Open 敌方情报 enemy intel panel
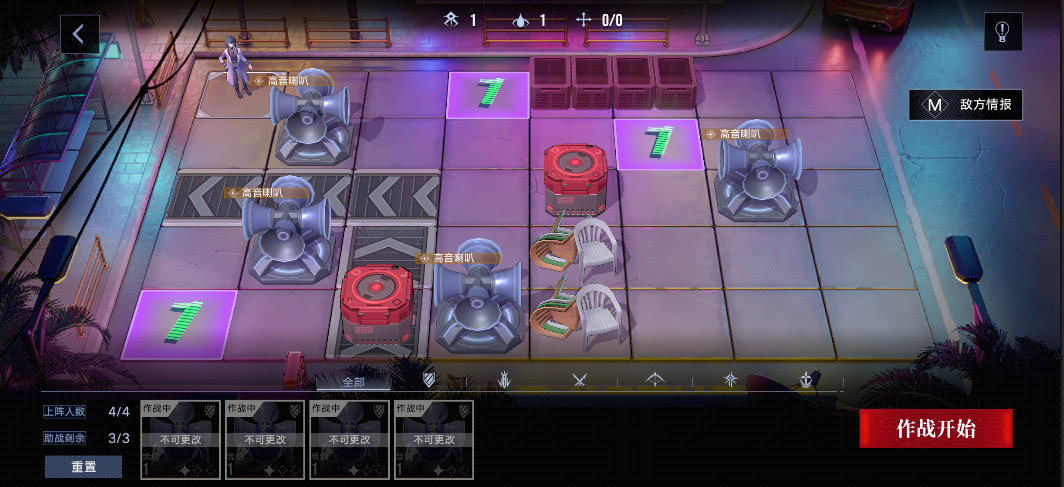1064x487 pixels. coord(966,104)
